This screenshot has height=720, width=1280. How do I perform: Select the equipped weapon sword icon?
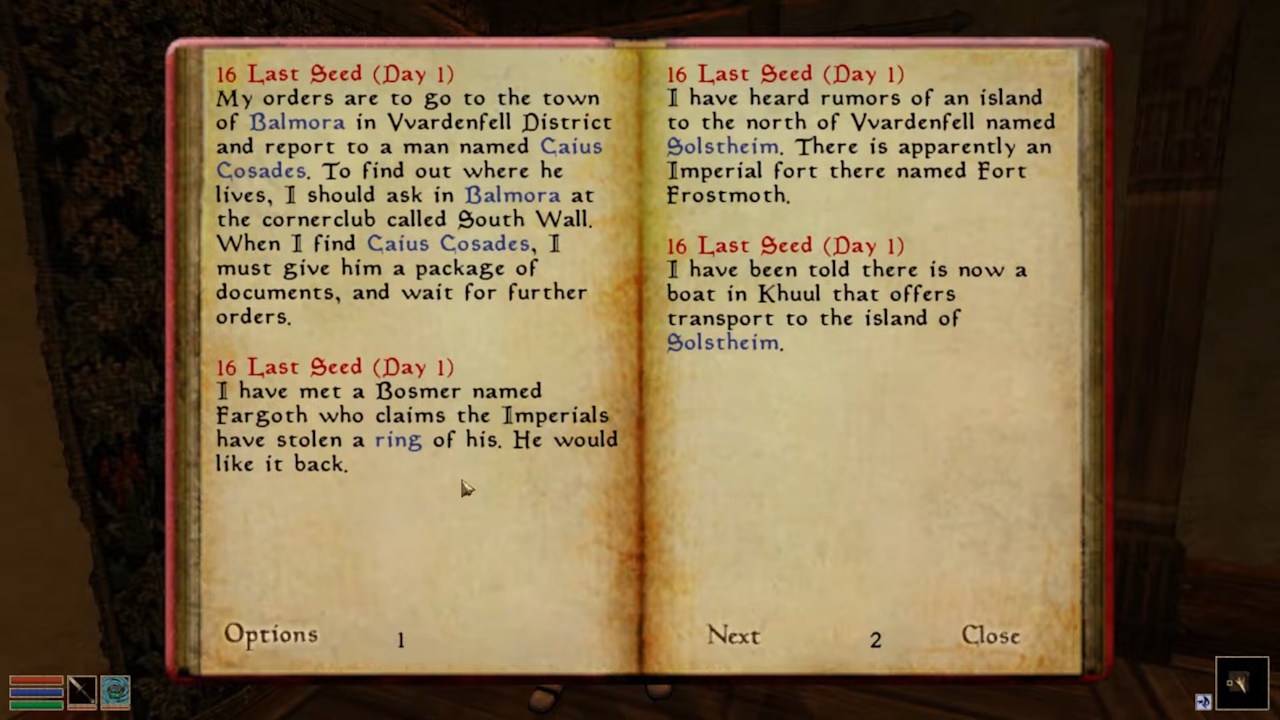(82, 690)
